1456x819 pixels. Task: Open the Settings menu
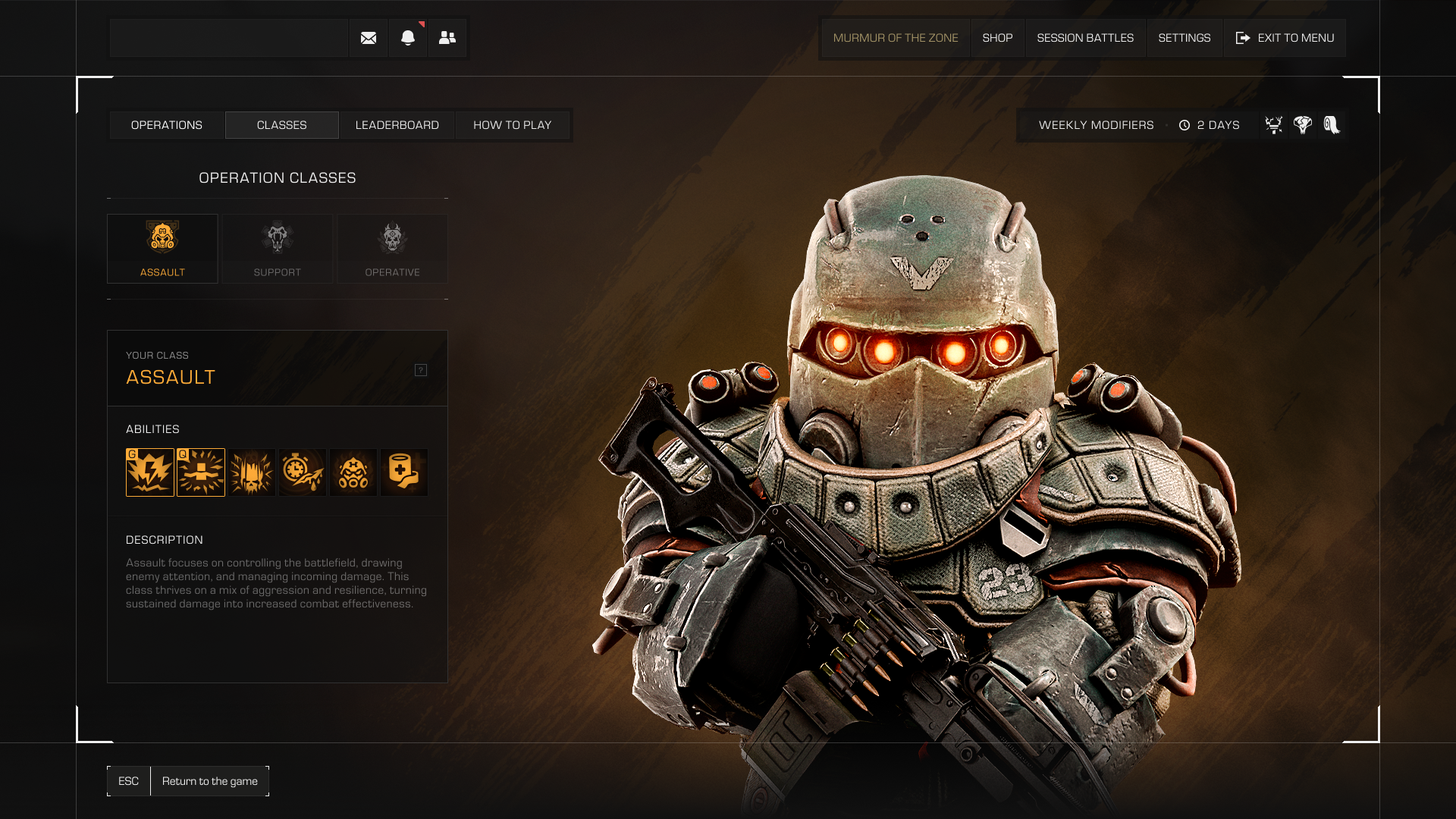[x=1184, y=38]
